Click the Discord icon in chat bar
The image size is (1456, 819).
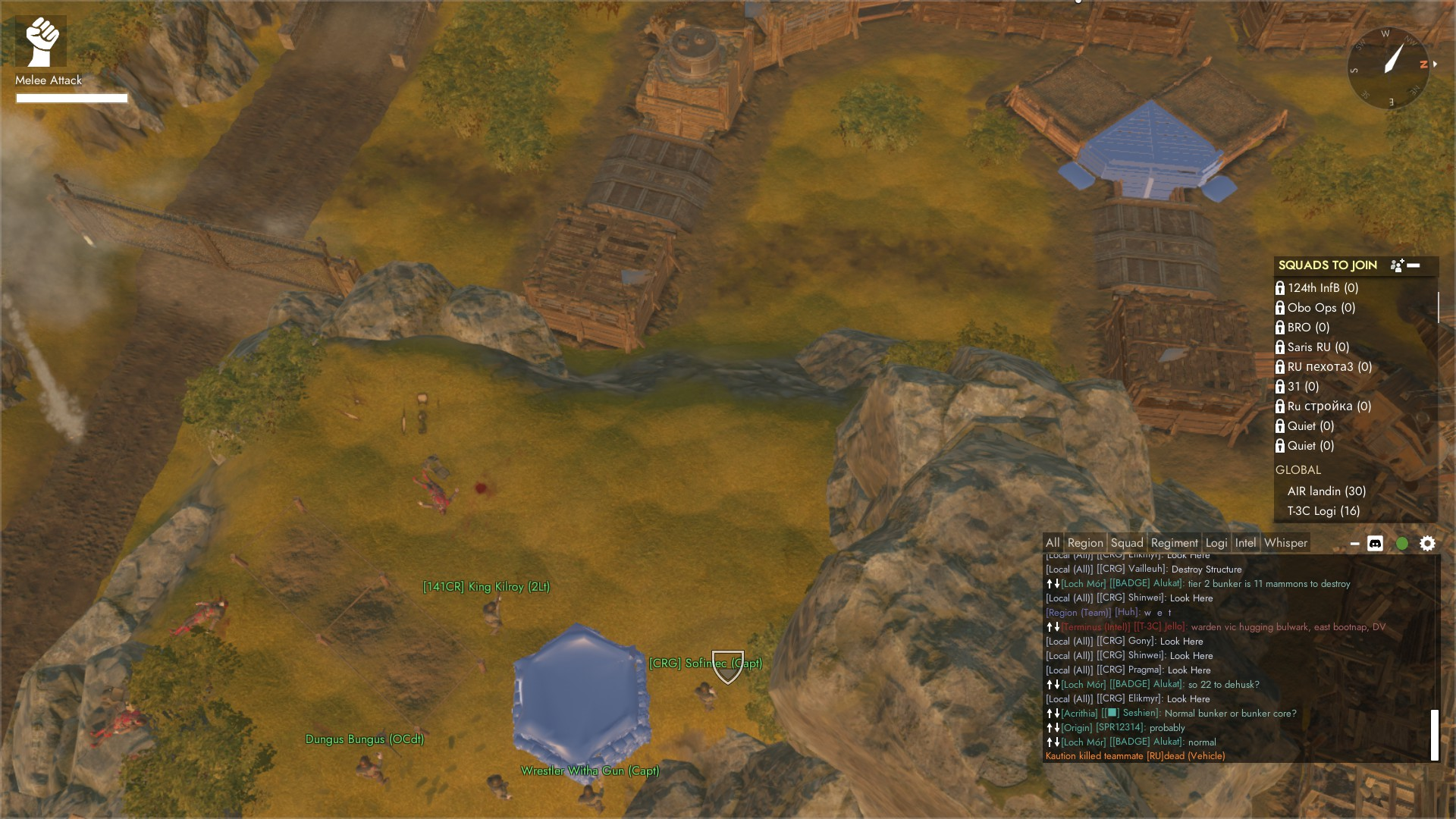tap(1375, 544)
